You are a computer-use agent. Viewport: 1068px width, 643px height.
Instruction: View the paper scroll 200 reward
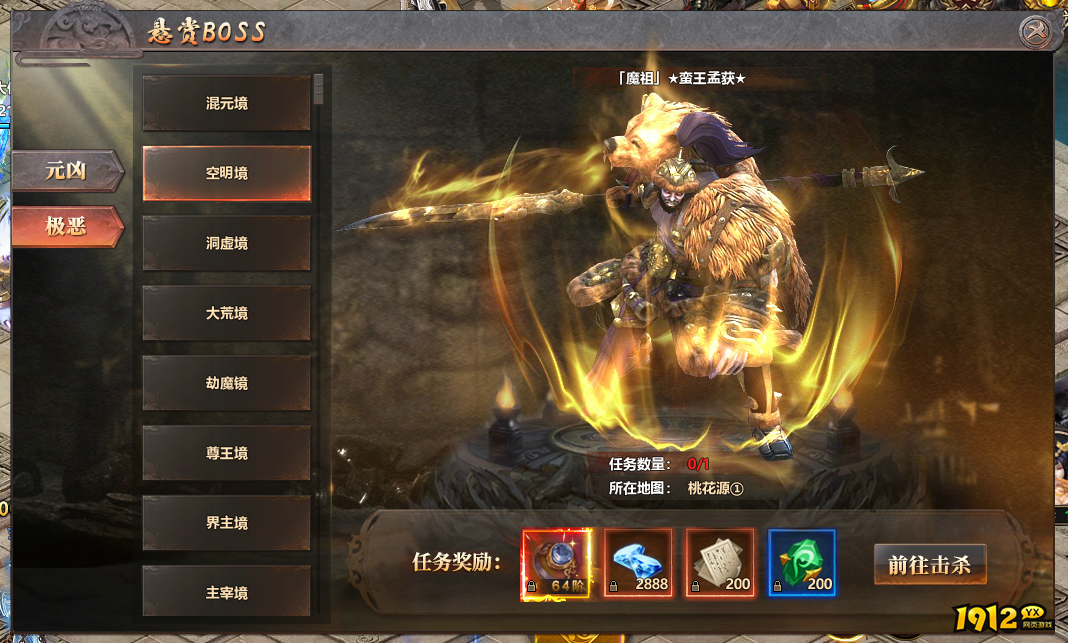point(720,564)
